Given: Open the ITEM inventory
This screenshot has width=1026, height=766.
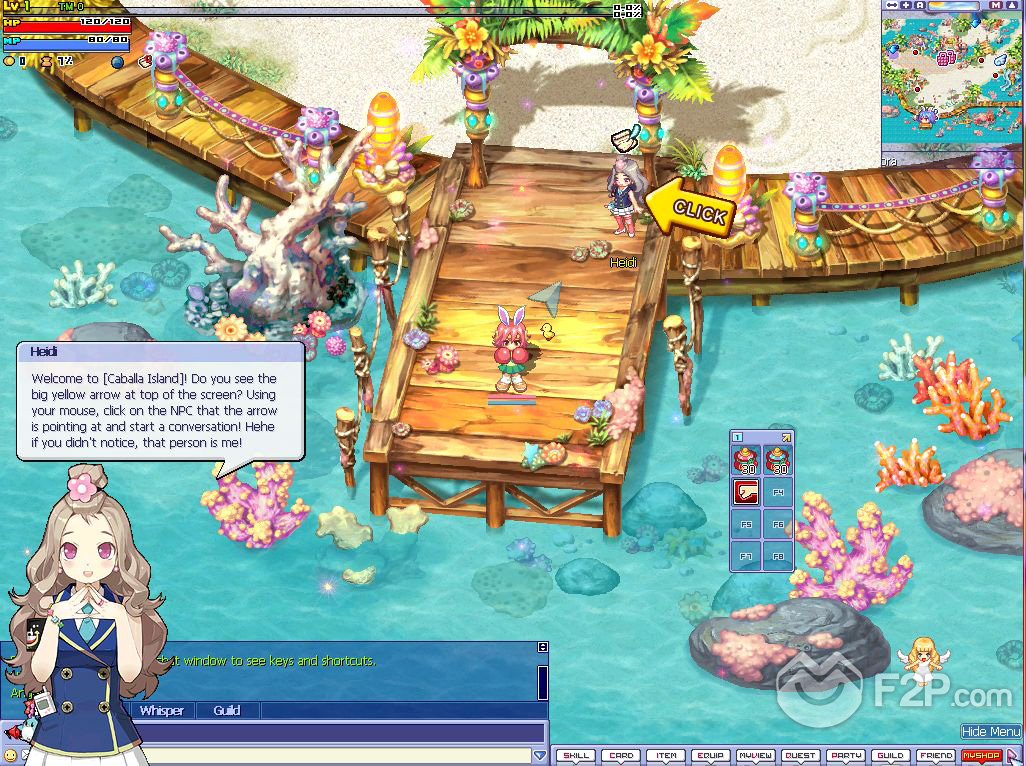Looking at the screenshot, I should 665,756.
